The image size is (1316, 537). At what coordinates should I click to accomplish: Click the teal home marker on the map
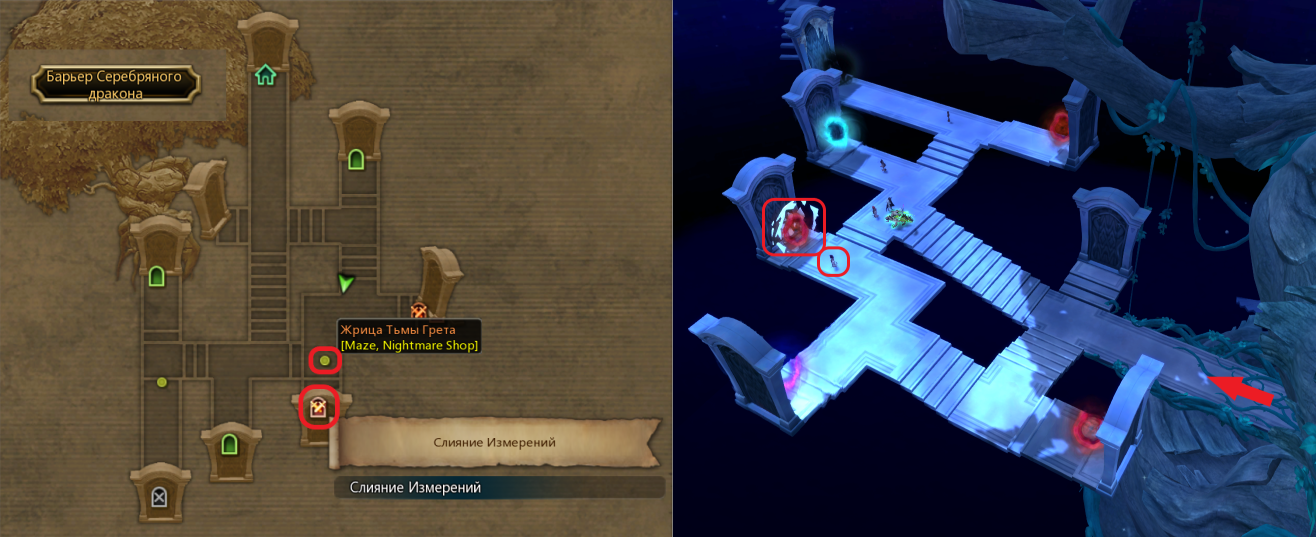tap(265, 75)
